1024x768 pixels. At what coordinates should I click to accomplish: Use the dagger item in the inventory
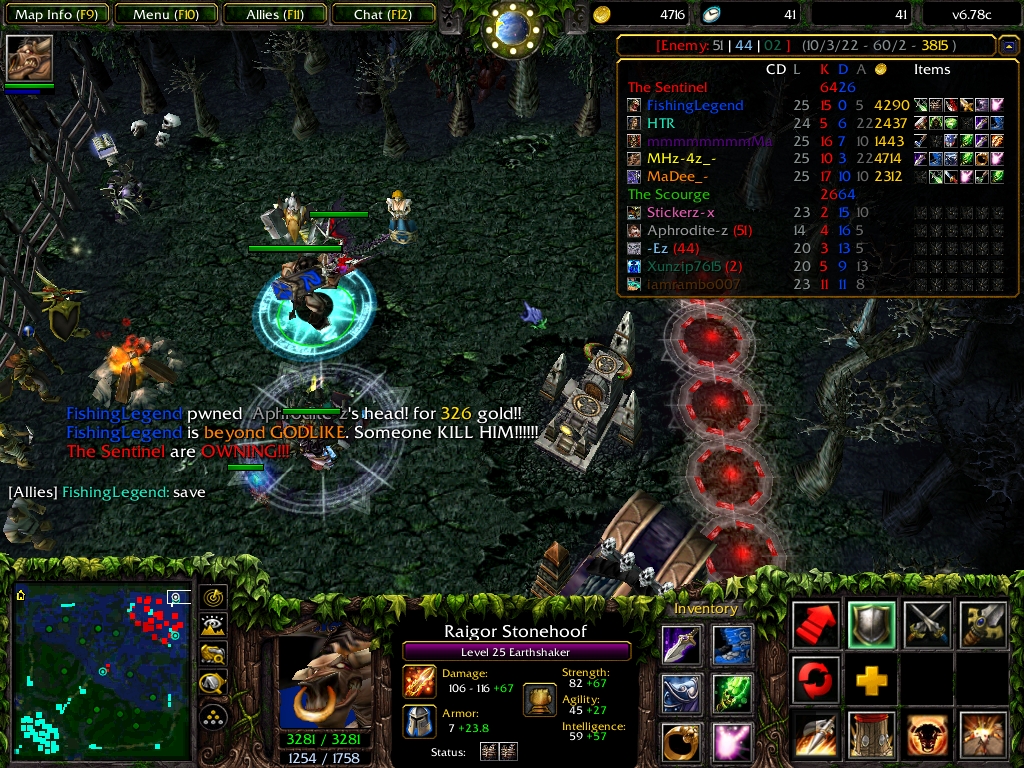pos(681,645)
